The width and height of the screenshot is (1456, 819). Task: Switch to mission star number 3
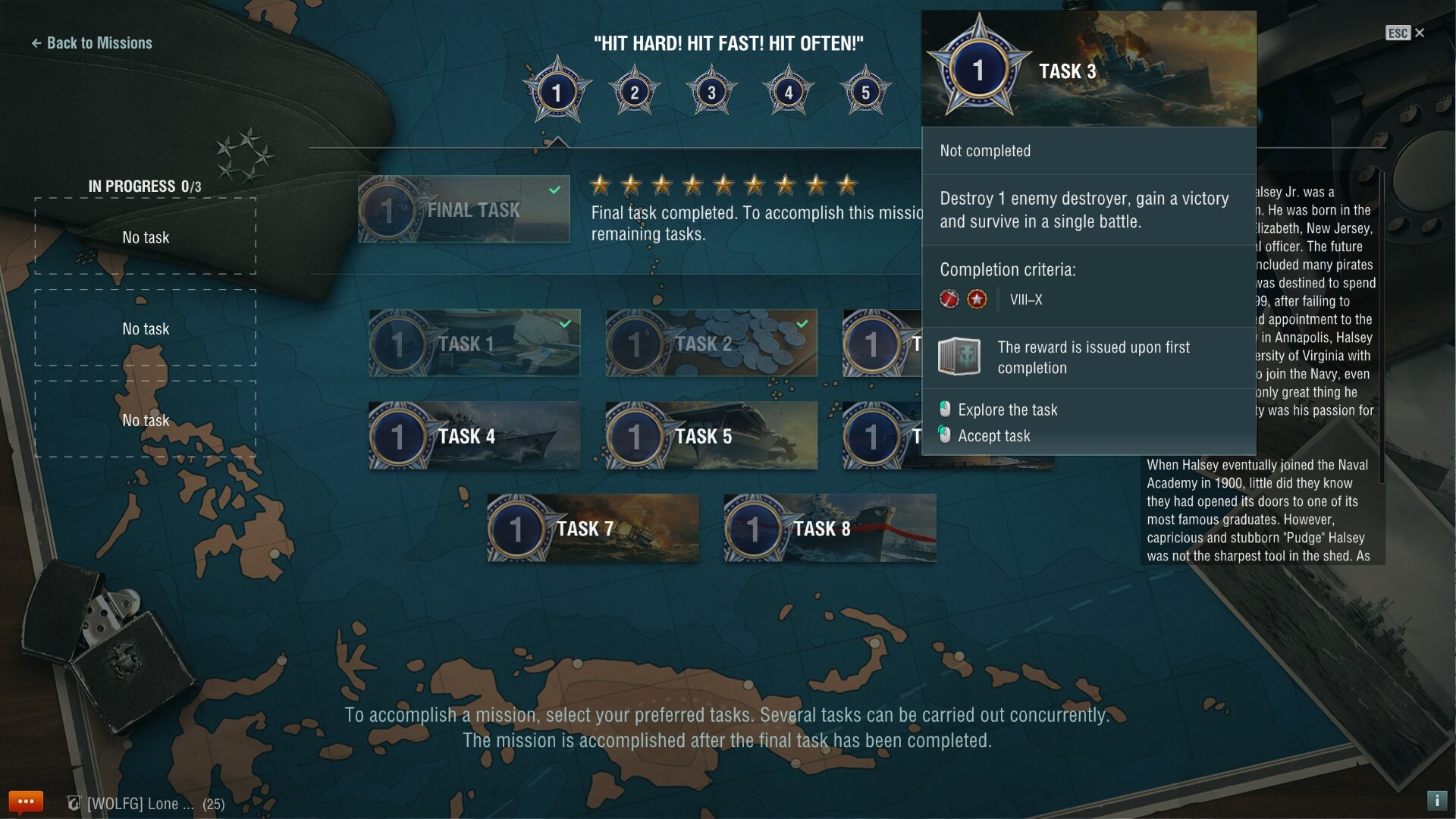click(711, 93)
